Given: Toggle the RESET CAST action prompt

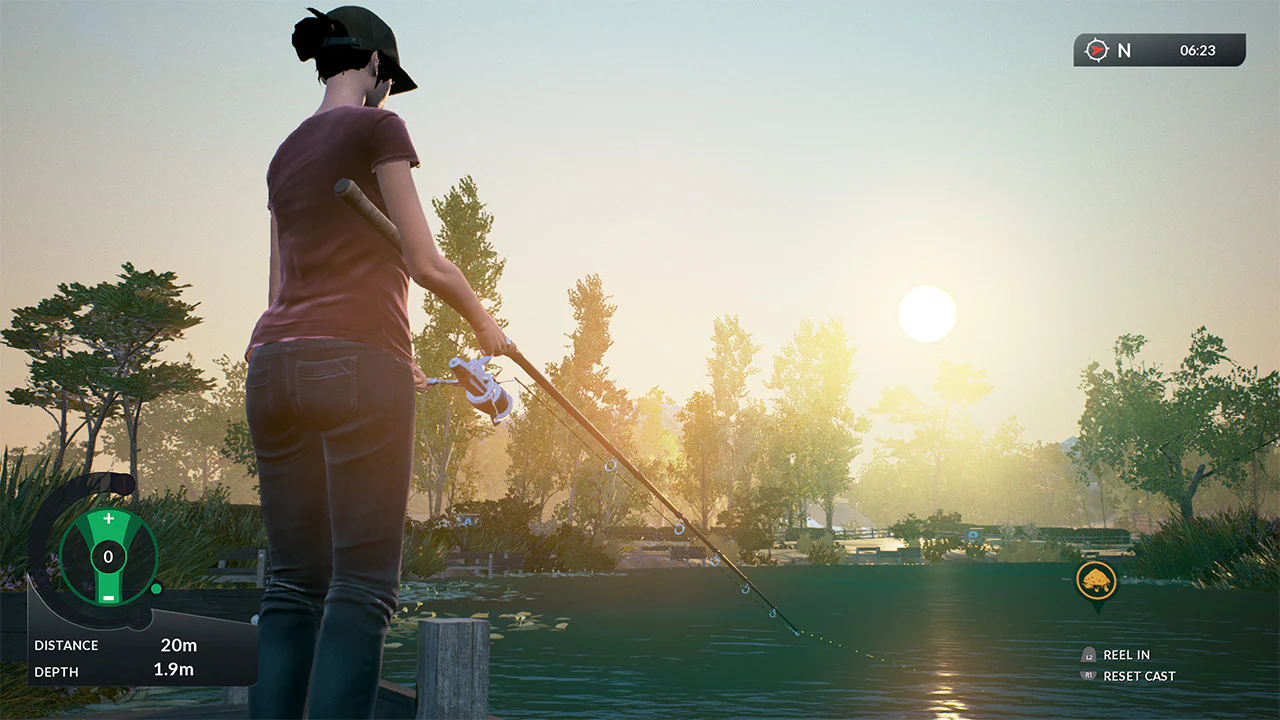Looking at the screenshot, I should pyautogui.click(x=1140, y=676).
